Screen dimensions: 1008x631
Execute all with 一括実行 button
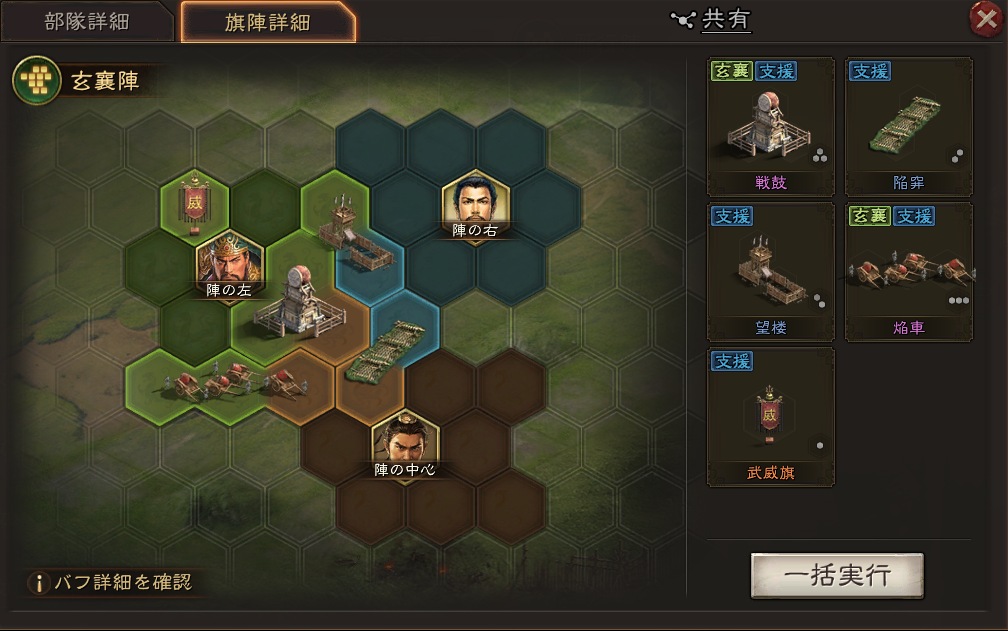[837, 575]
